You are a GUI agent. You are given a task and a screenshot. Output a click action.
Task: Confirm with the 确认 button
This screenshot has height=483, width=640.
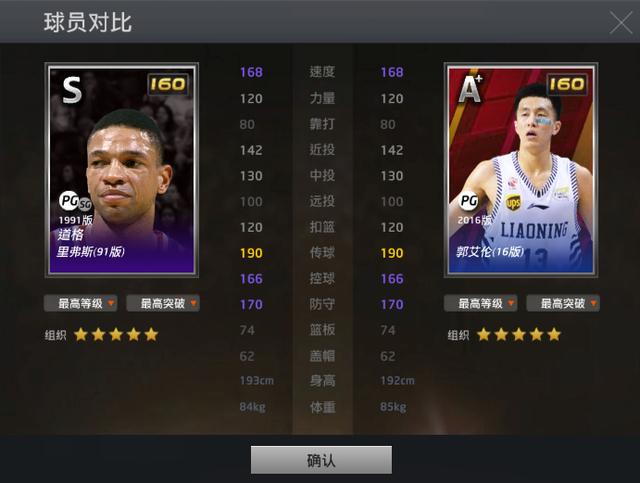click(x=321, y=460)
